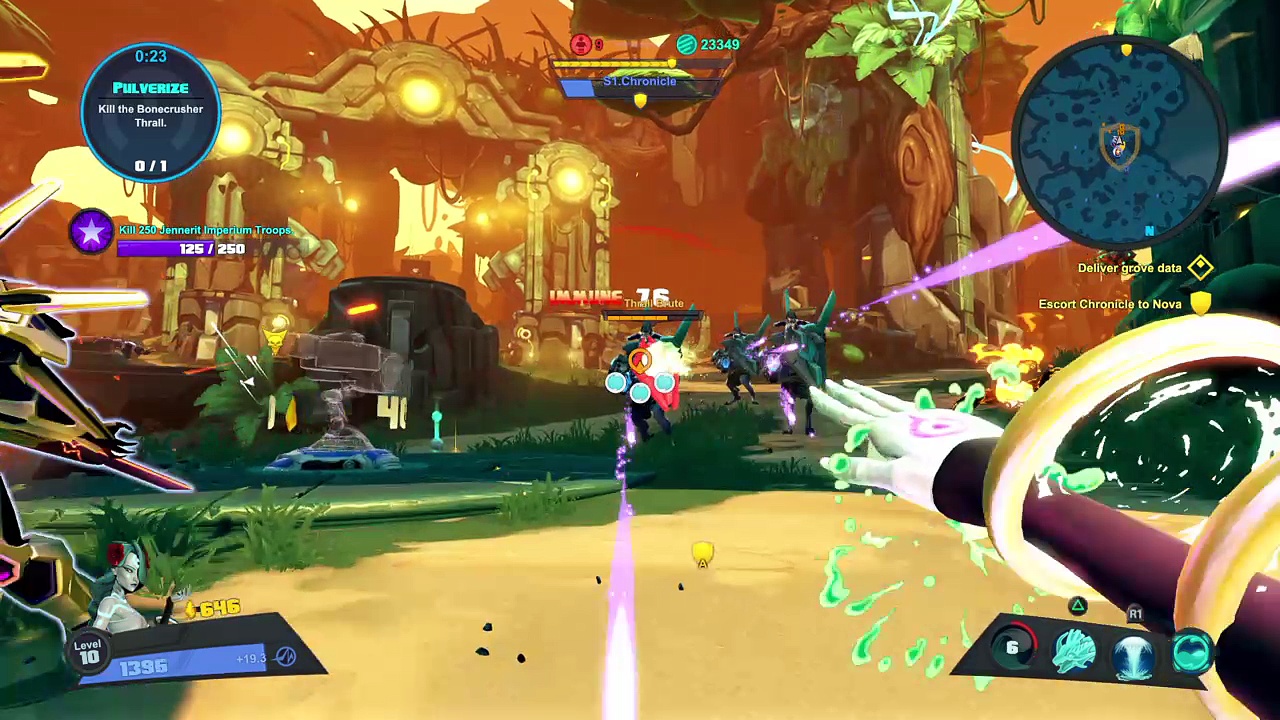Open the Level 10 badge
The image size is (1280, 720).
[x=89, y=651]
